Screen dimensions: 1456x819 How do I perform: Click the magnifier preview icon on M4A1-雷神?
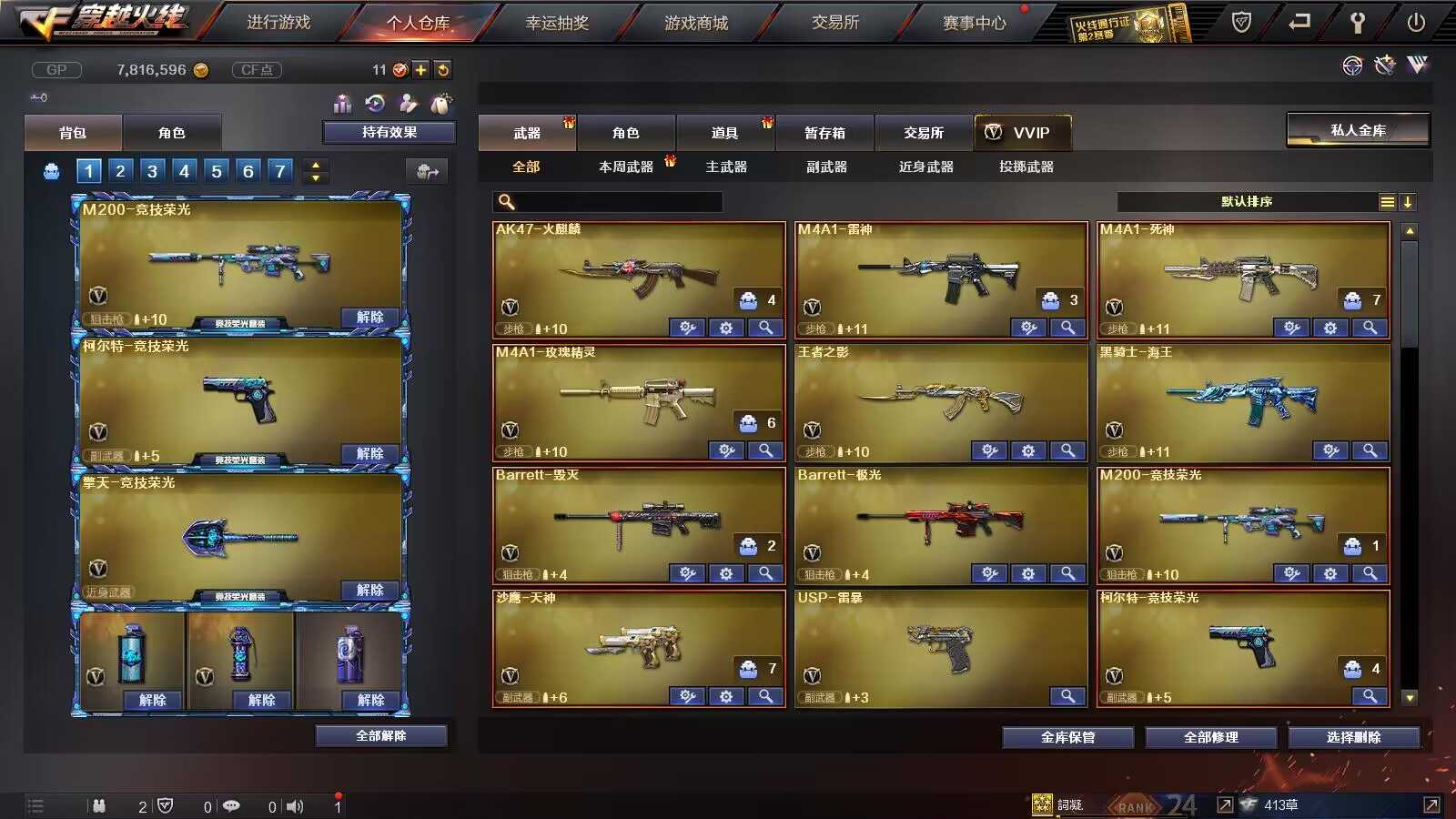pos(1068,328)
